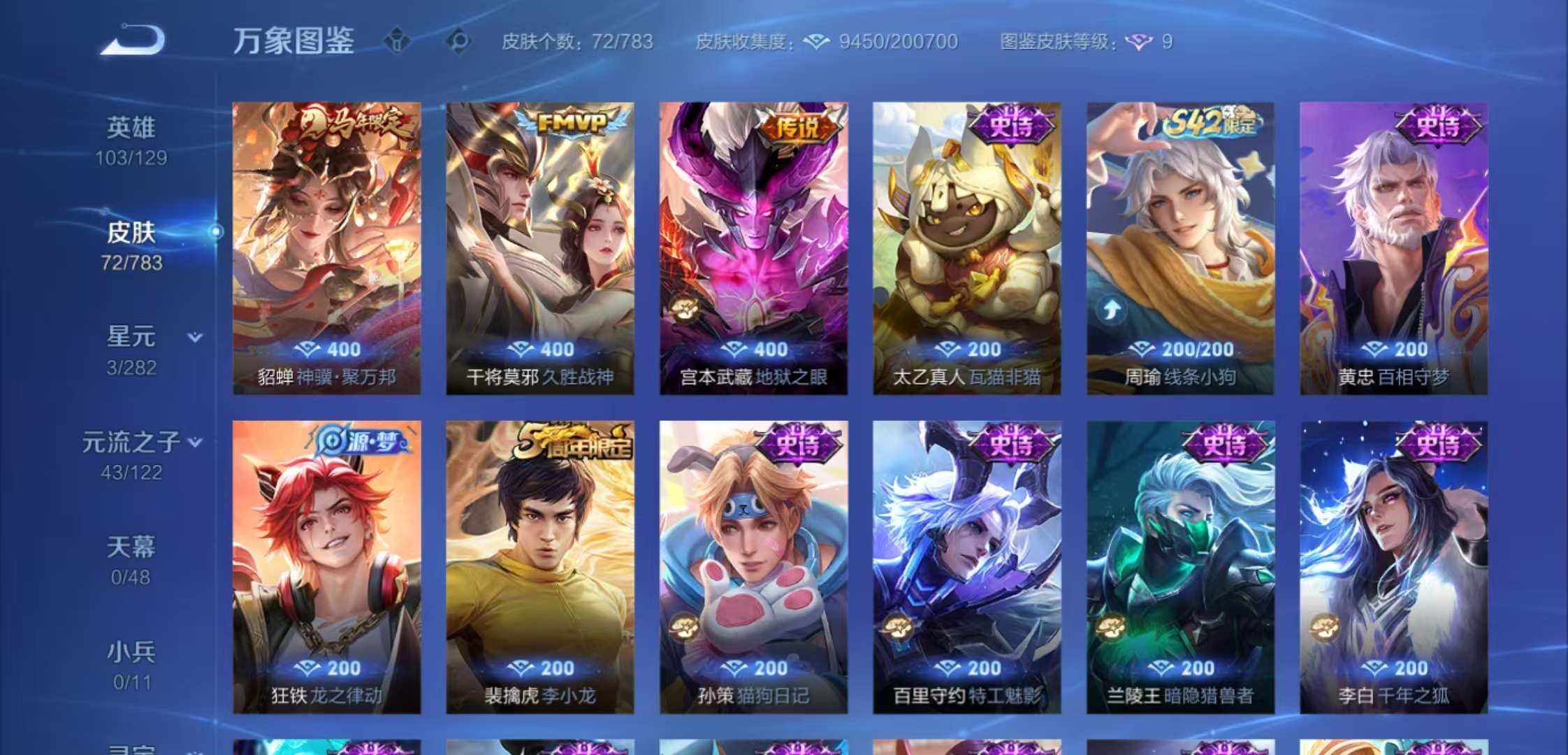Select the 小兵 sidebar entry
Screen dimensions: 1568x755
tap(131, 651)
